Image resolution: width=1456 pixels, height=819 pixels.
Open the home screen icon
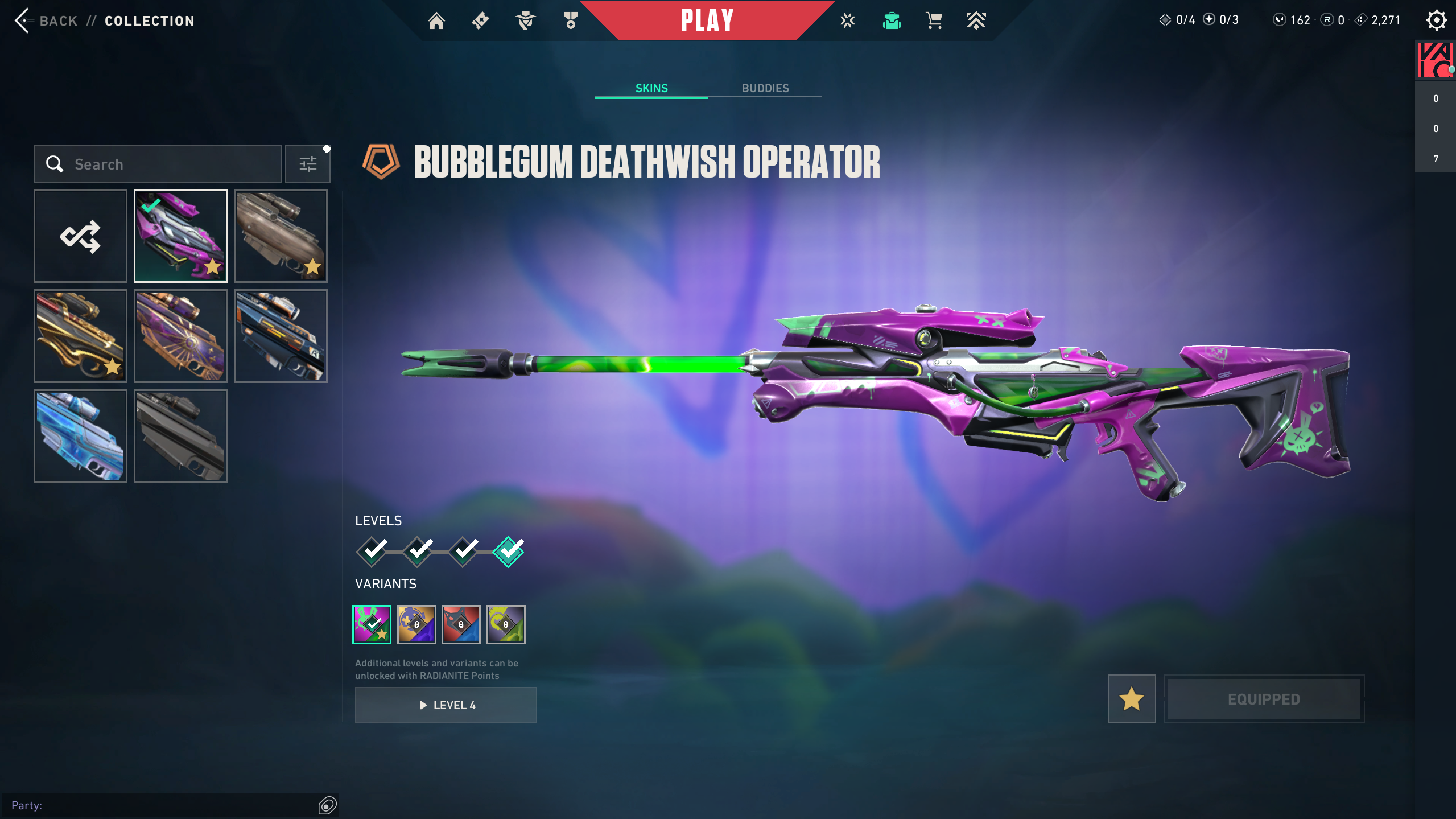pyautogui.click(x=436, y=21)
